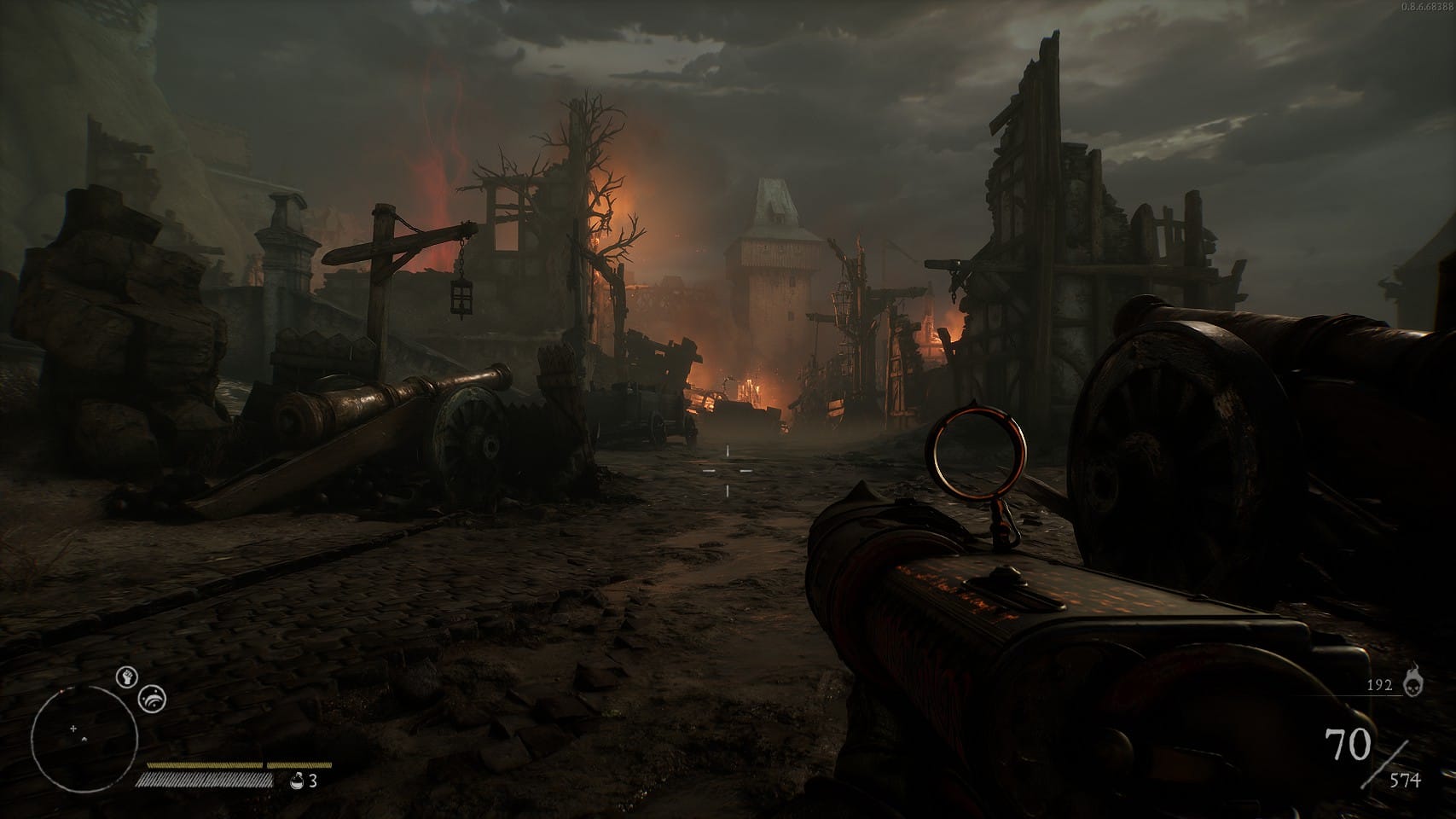Expand the ability icons cluster
The image size is (1456, 819).
[139, 688]
